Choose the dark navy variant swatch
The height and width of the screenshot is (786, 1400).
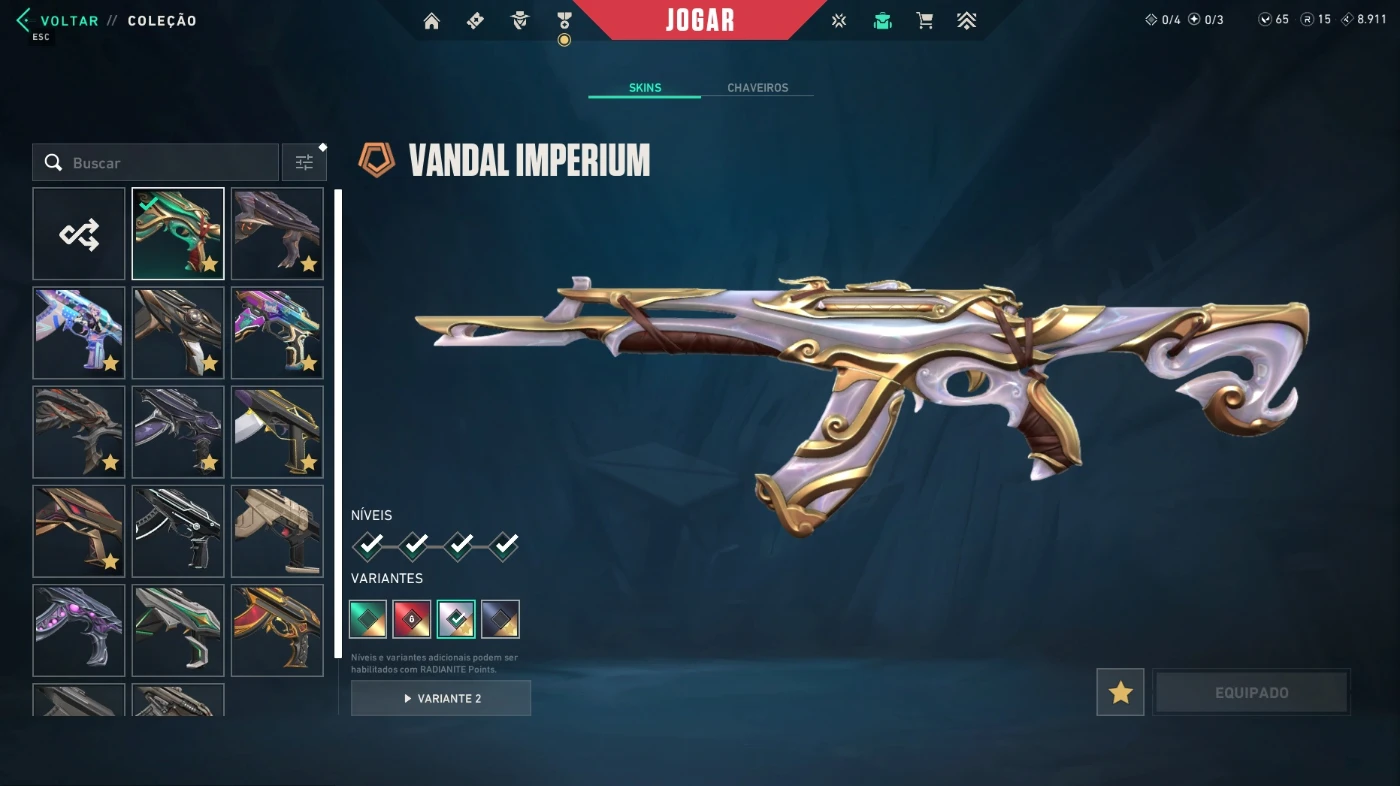point(500,619)
